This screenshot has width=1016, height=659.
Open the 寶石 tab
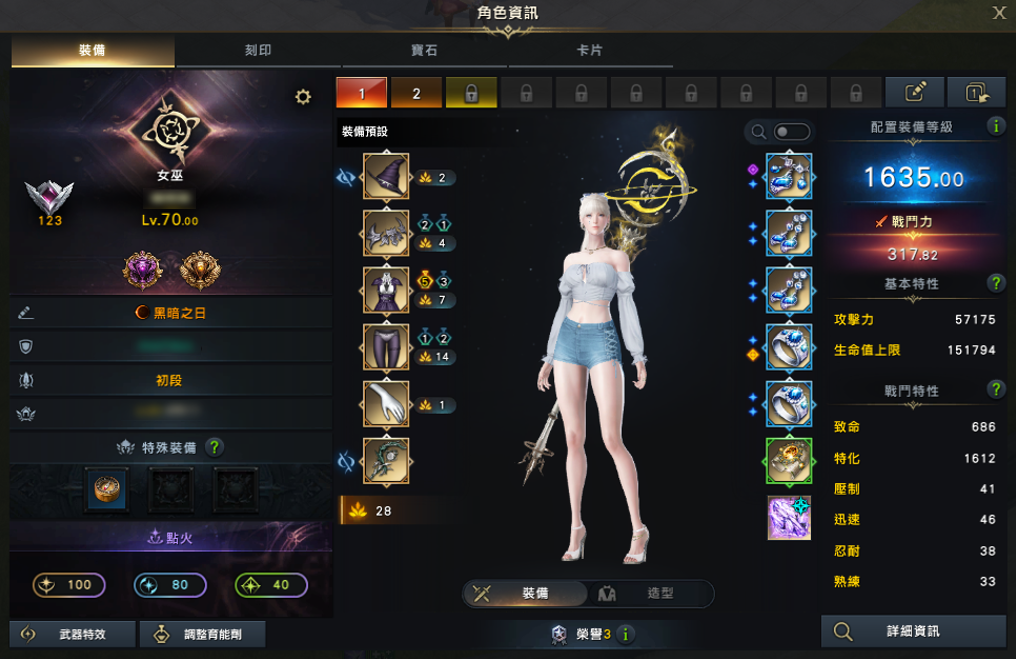click(x=423, y=51)
